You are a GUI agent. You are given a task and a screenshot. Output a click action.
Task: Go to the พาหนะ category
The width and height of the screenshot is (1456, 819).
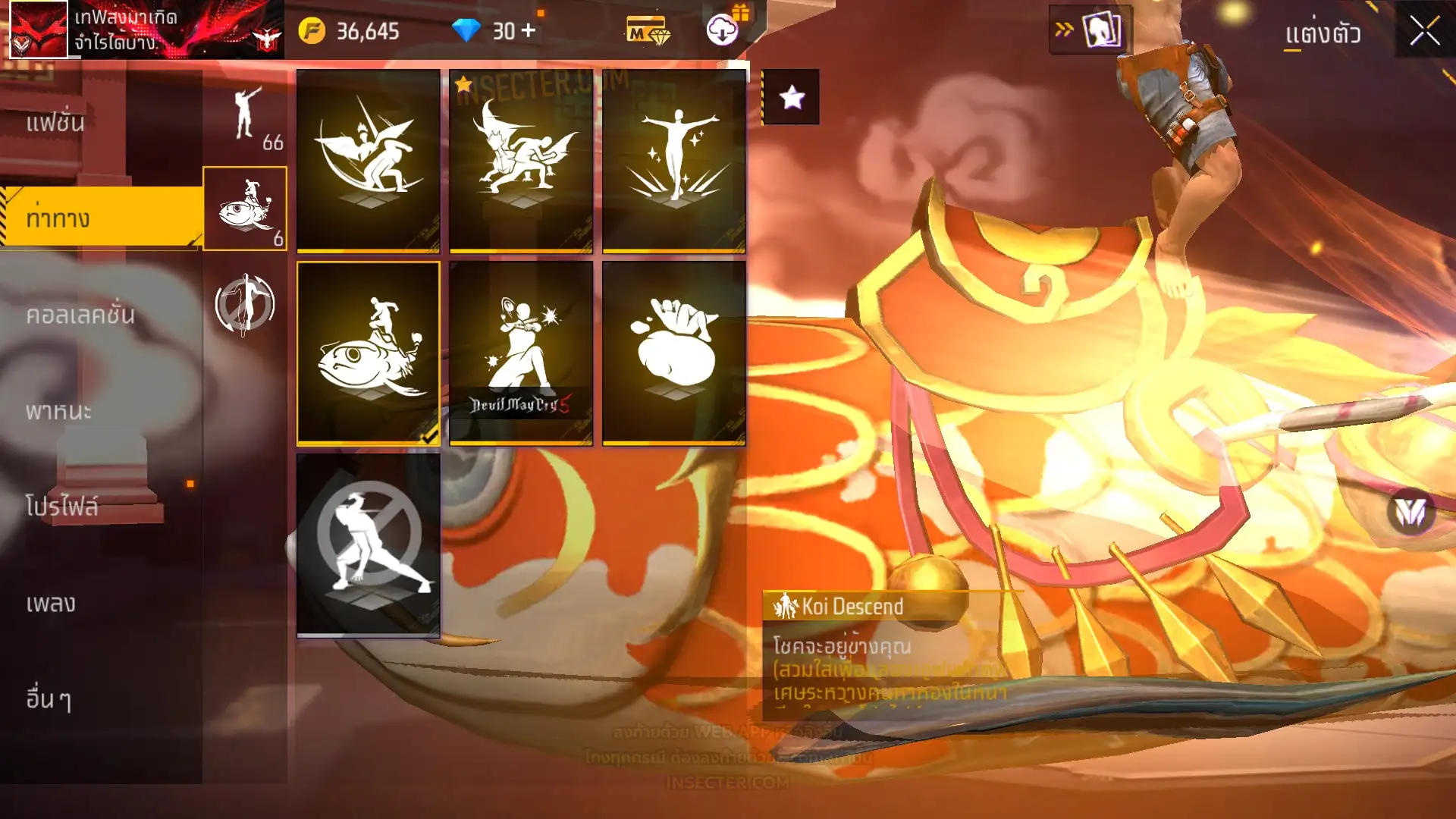click(x=58, y=411)
